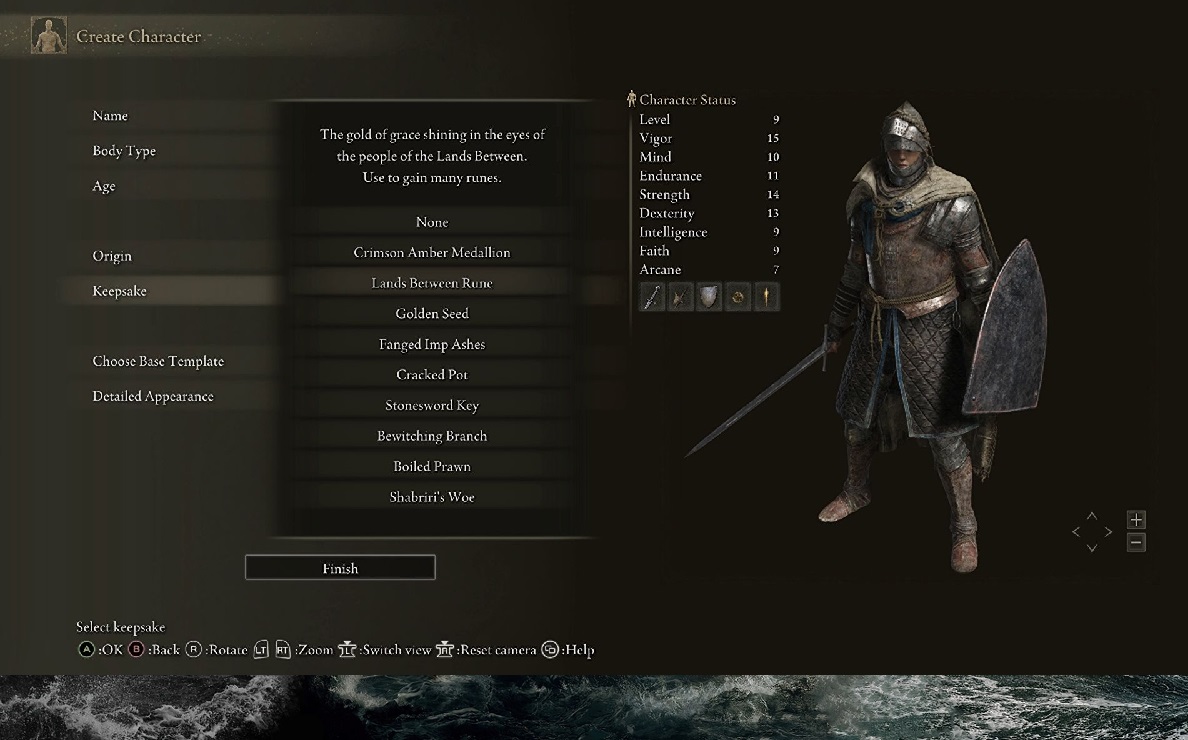Choose the Boiled Prawn keepsake

432,466
